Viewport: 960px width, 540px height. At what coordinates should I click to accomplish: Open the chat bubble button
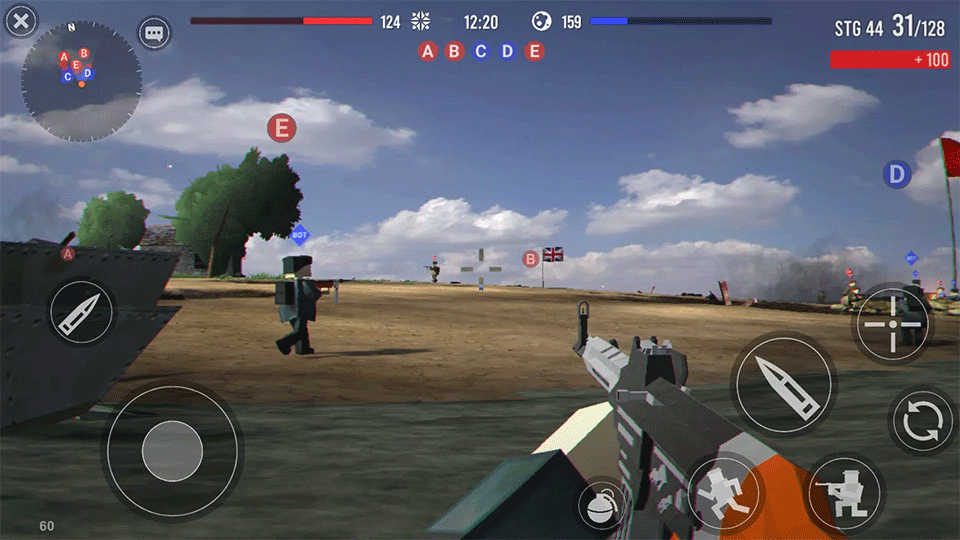click(154, 33)
